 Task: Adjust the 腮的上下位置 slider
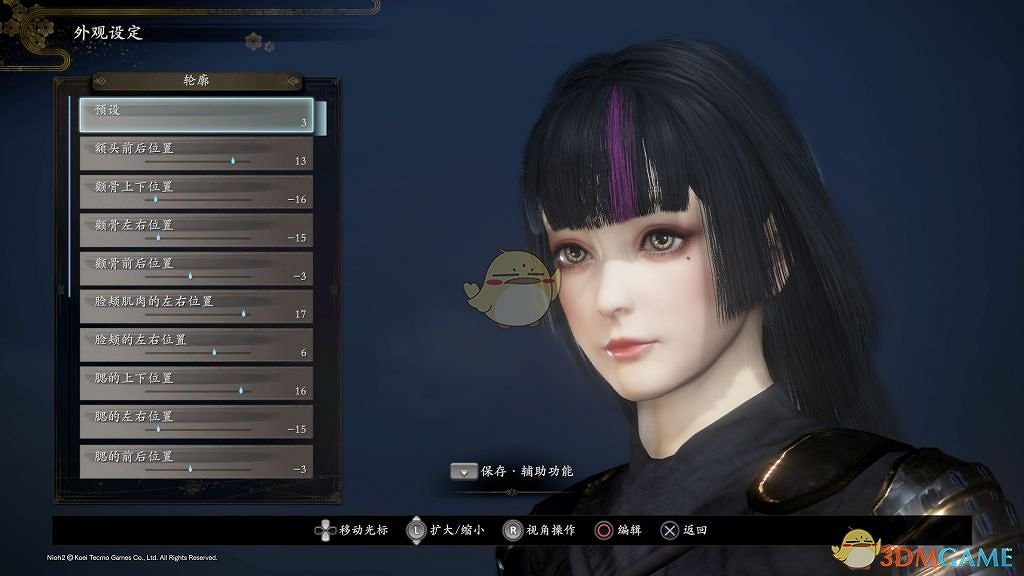tap(241, 390)
